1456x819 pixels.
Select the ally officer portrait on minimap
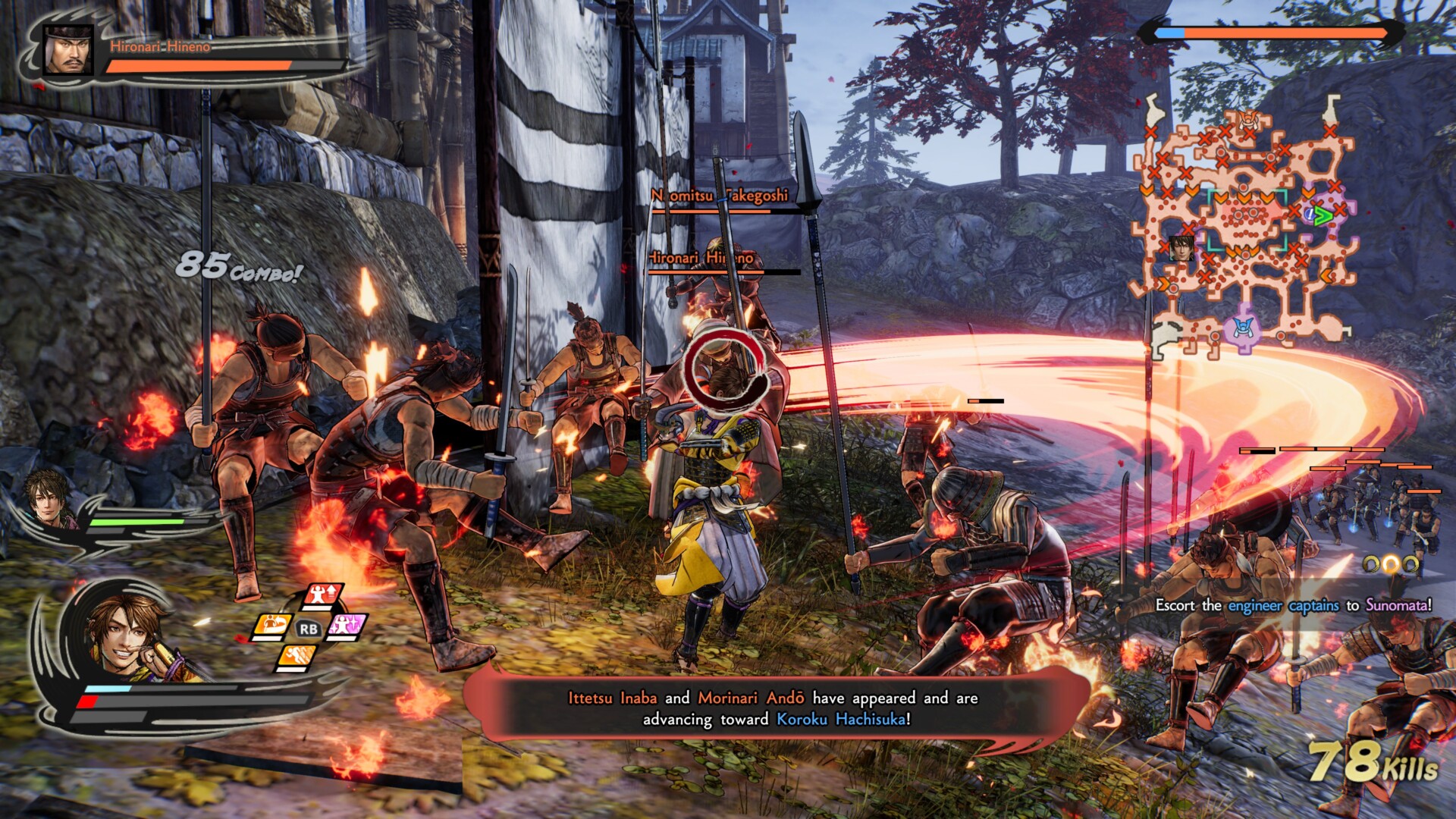coord(1181,247)
